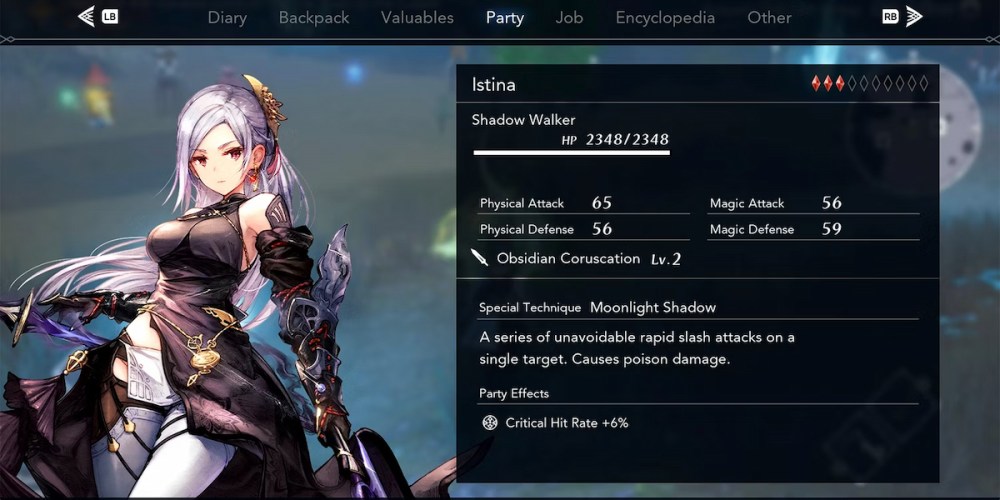The height and width of the screenshot is (500, 1000).
Task: Select the Critical Hit Rate party effect
Action: point(566,423)
